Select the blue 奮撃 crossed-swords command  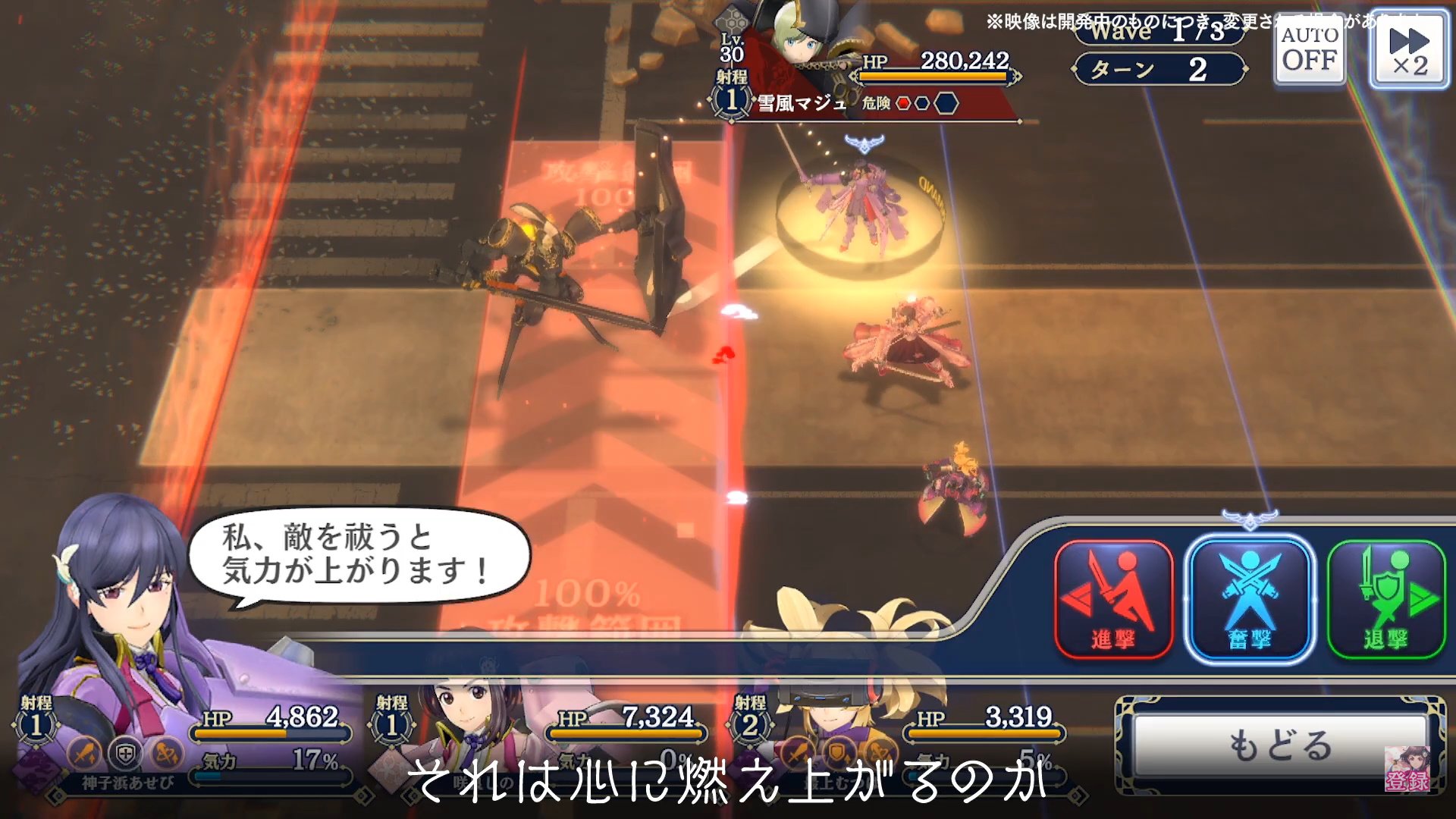[1249, 599]
